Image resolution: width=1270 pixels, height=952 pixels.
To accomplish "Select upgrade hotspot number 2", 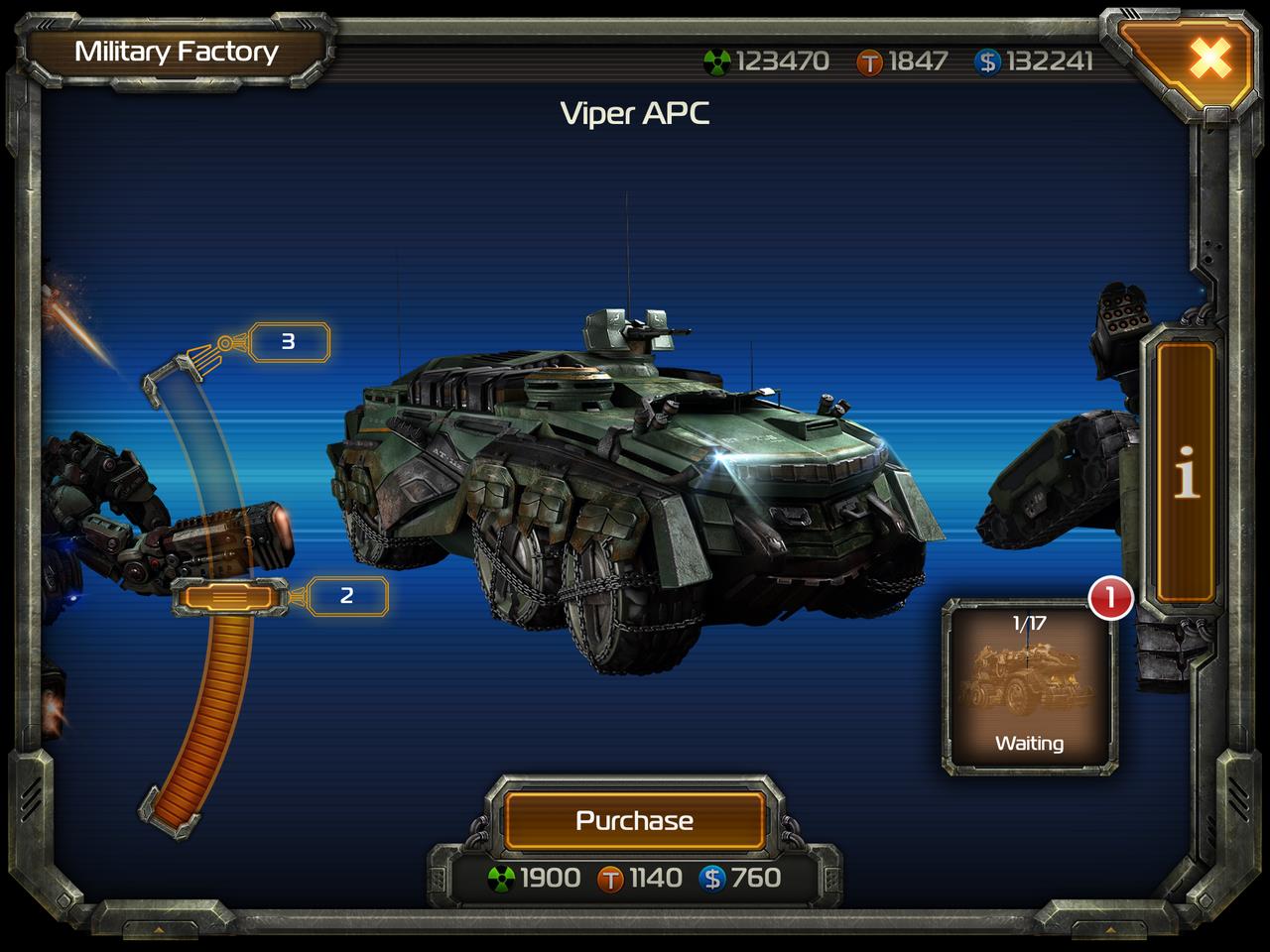I will pyautogui.click(x=346, y=597).
